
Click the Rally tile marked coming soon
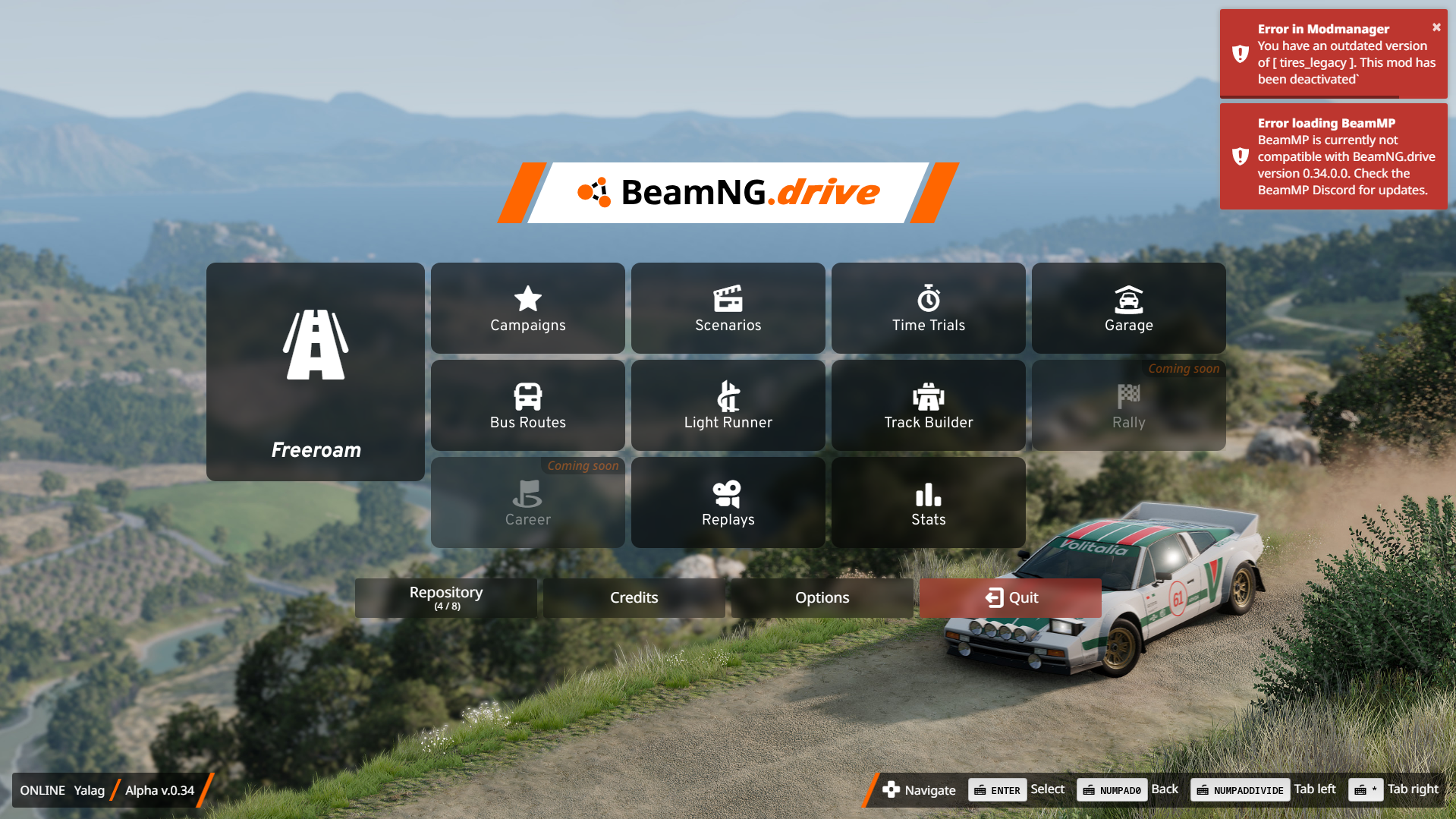click(x=1129, y=405)
